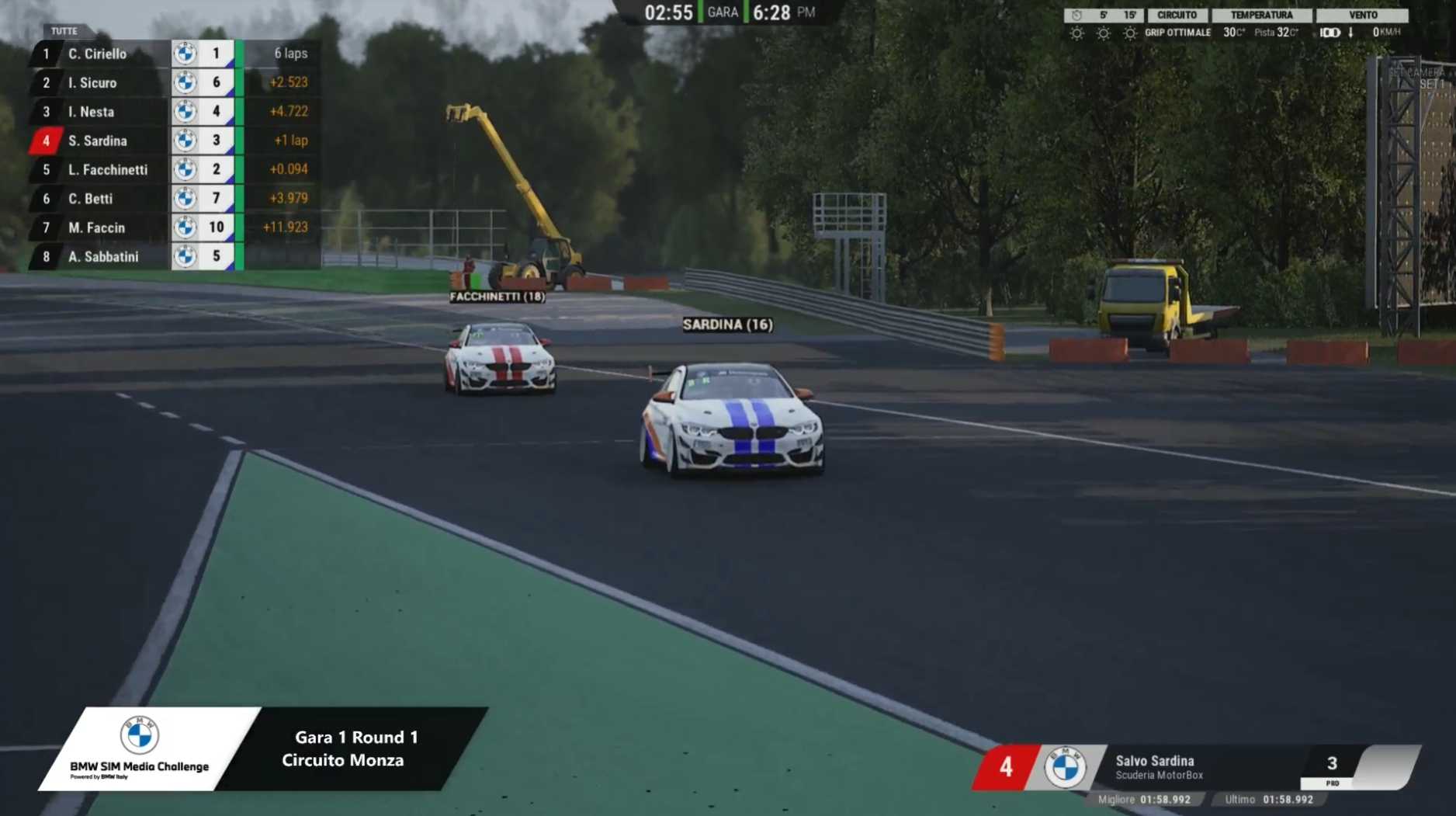Image resolution: width=1456 pixels, height=816 pixels.
Task: Expand the TUTTE leaderboard filter
Action: click(x=62, y=31)
